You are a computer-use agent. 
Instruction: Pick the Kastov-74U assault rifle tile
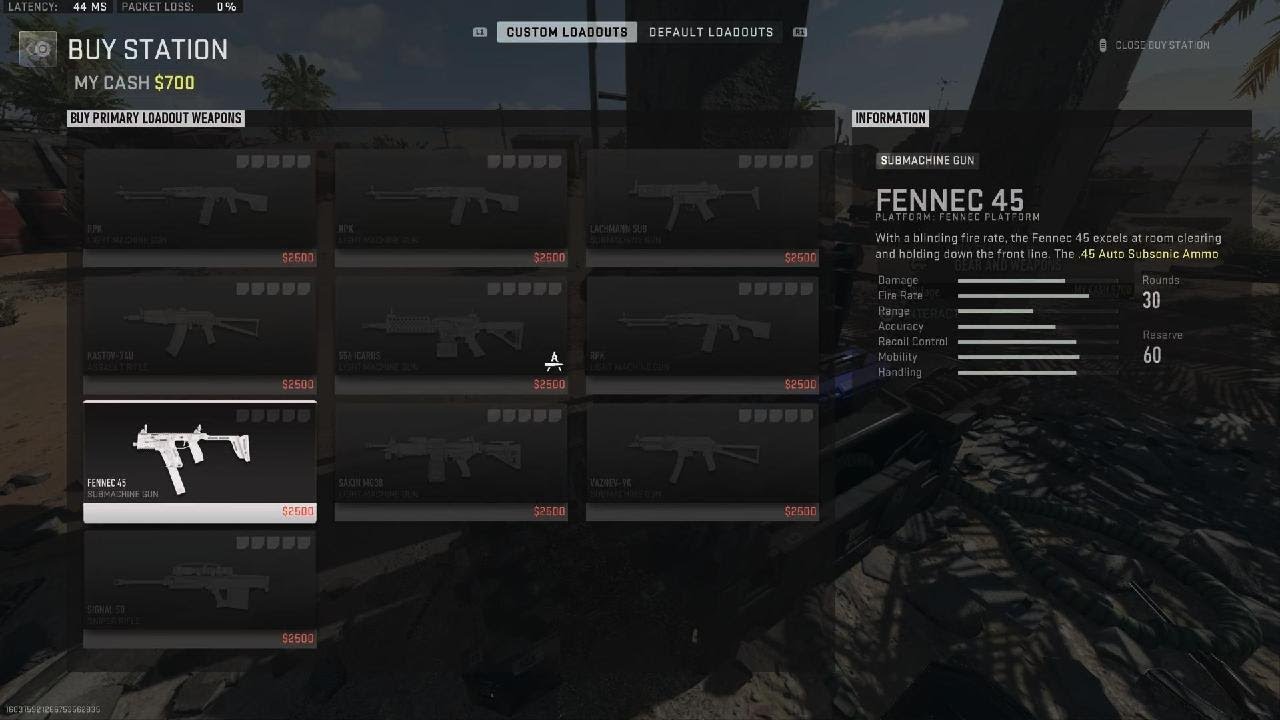(x=200, y=334)
